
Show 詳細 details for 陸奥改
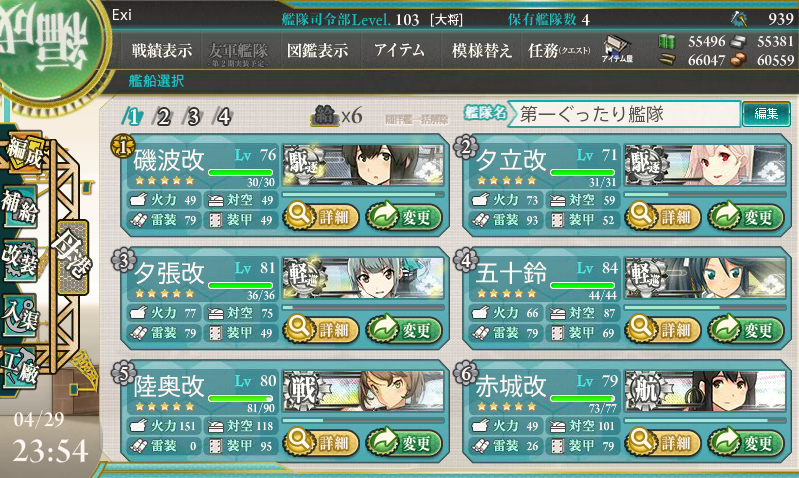316,441
